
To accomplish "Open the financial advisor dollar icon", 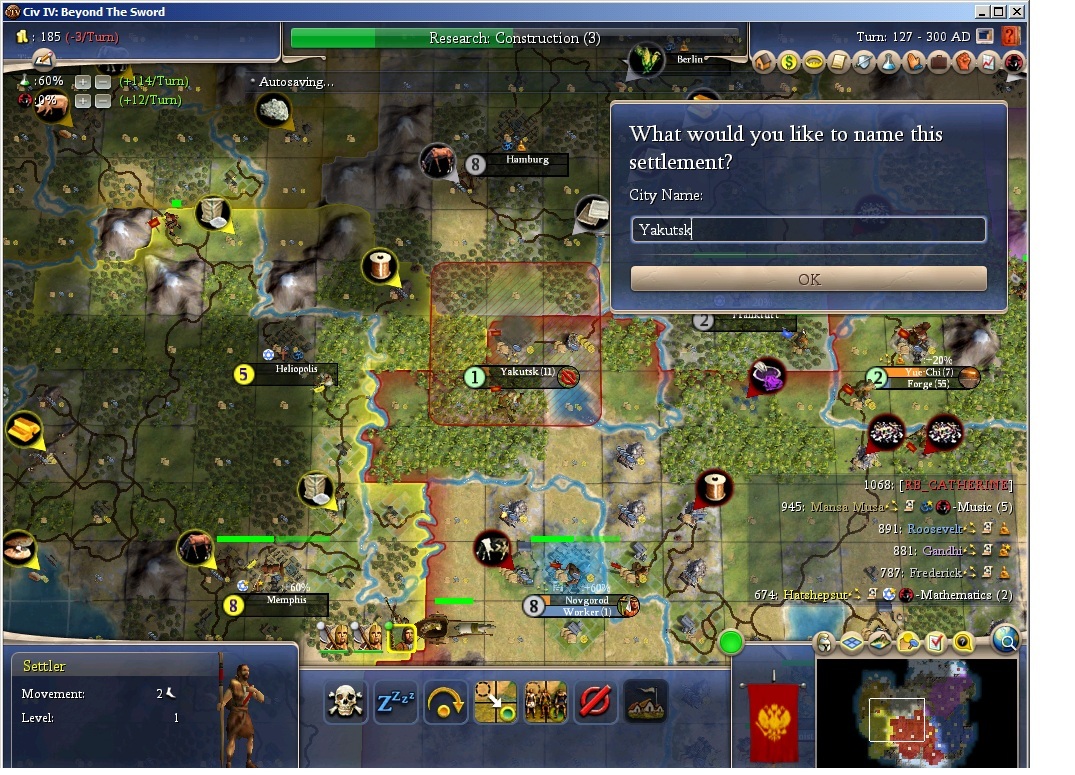I will 788,62.
